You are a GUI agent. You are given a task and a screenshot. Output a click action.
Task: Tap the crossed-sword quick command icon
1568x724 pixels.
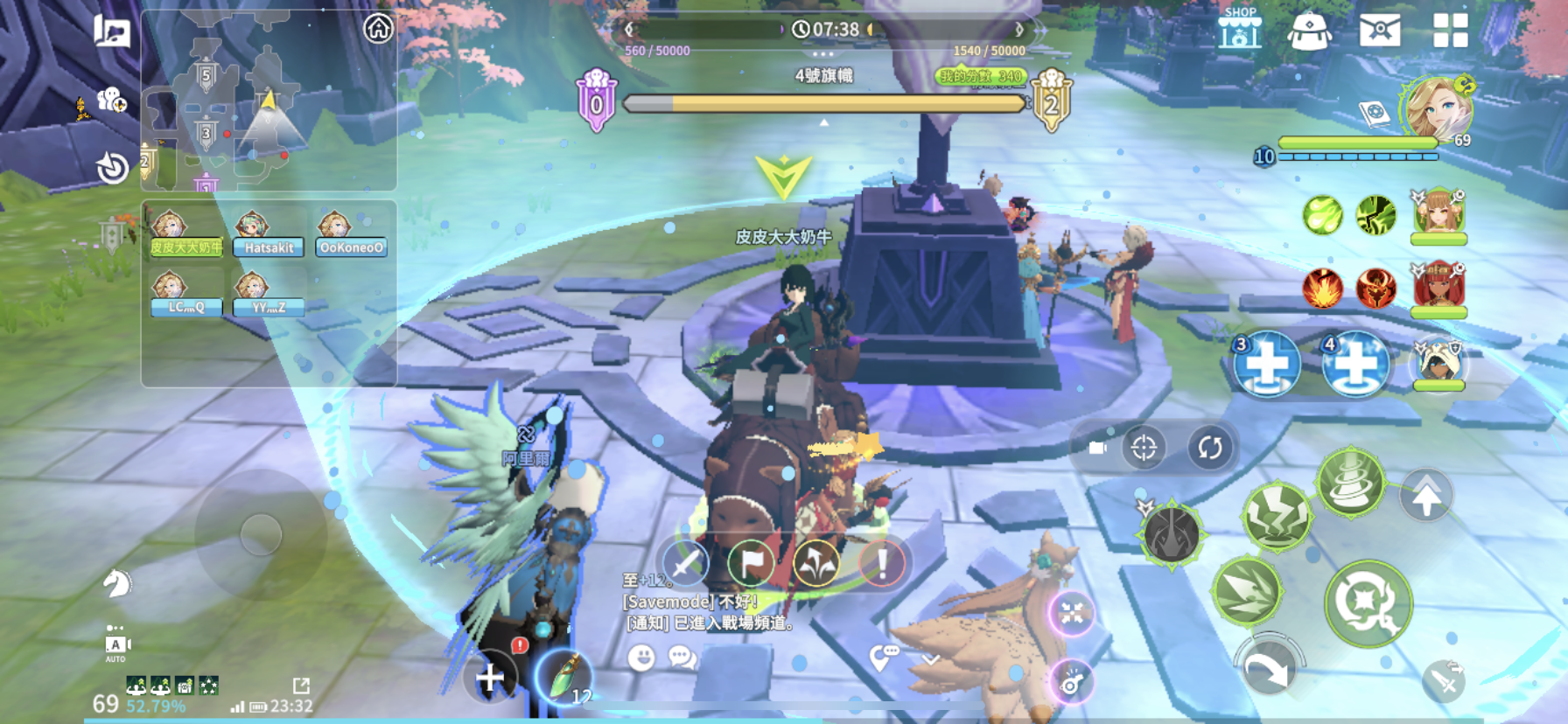coord(685,562)
